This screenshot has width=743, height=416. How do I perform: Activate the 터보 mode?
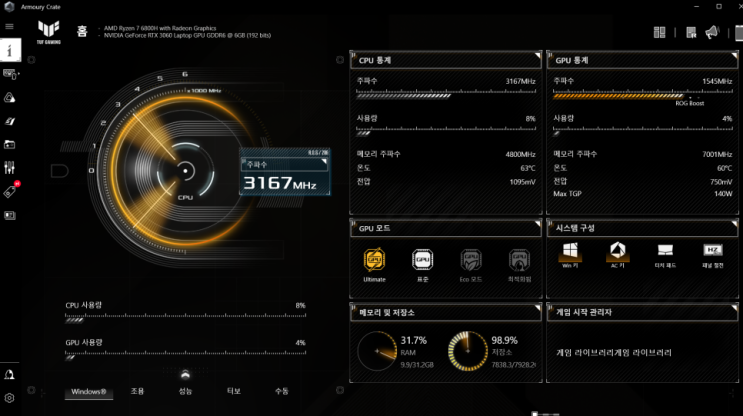click(x=233, y=391)
